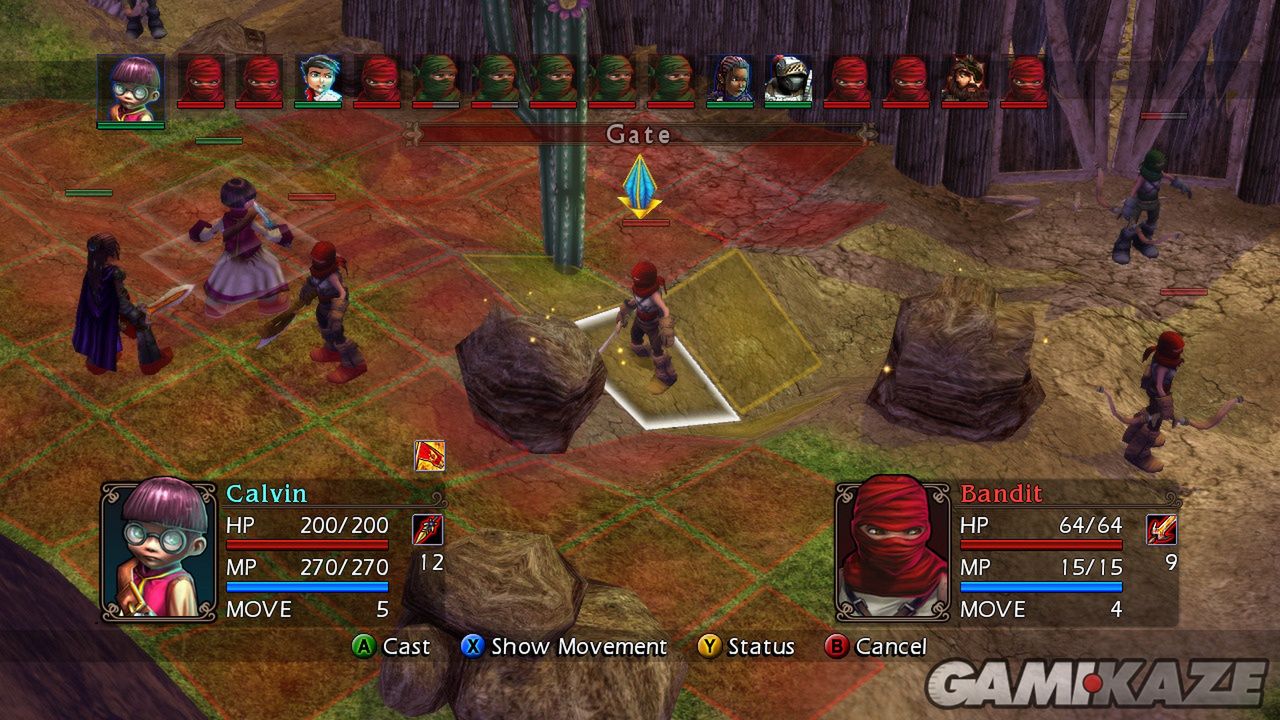This screenshot has width=1280, height=720.
Task: Select the helmeted knight's turn order portrait
Action: [789, 79]
